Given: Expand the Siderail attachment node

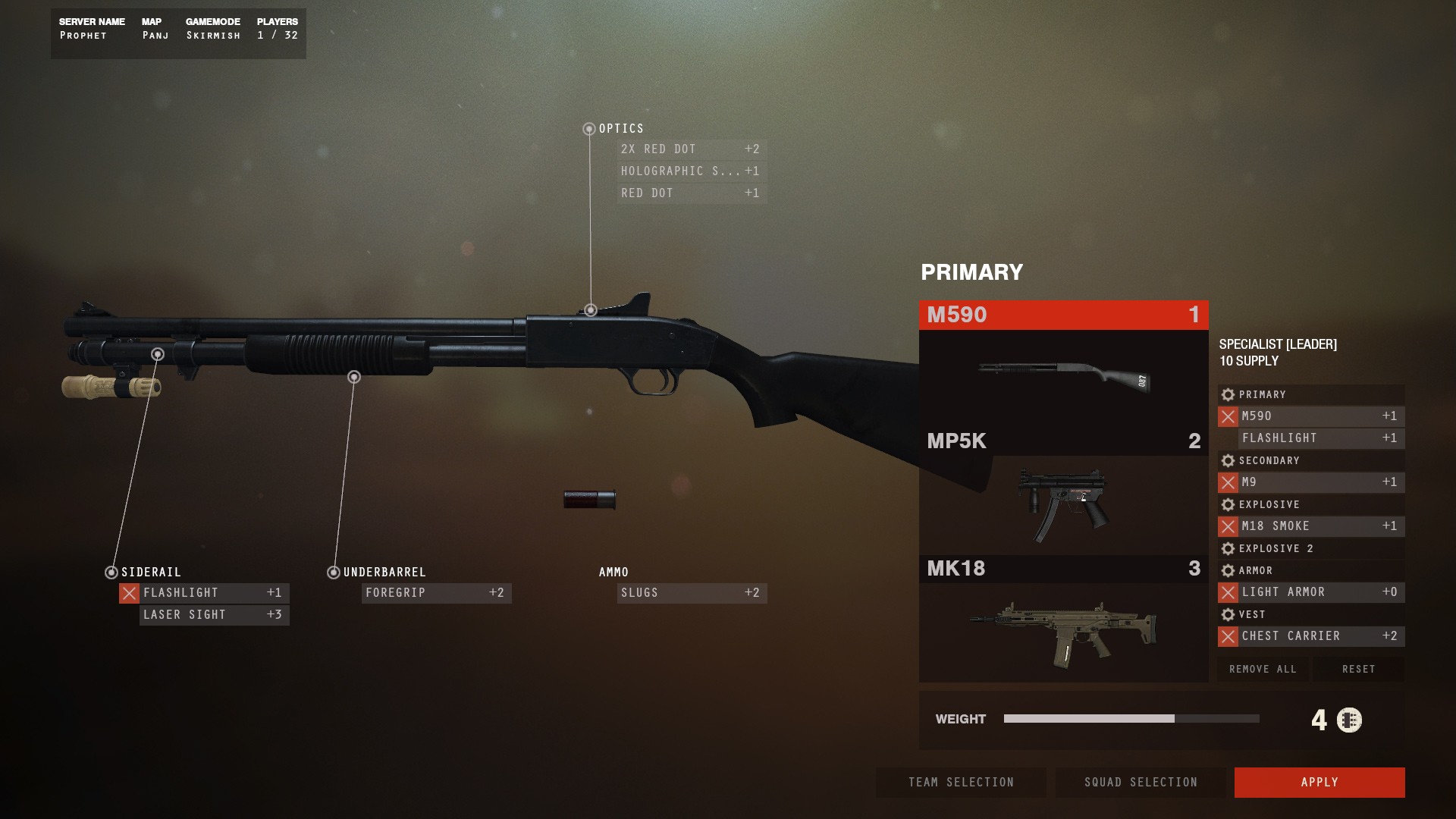Looking at the screenshot, I should pos(111,573).
